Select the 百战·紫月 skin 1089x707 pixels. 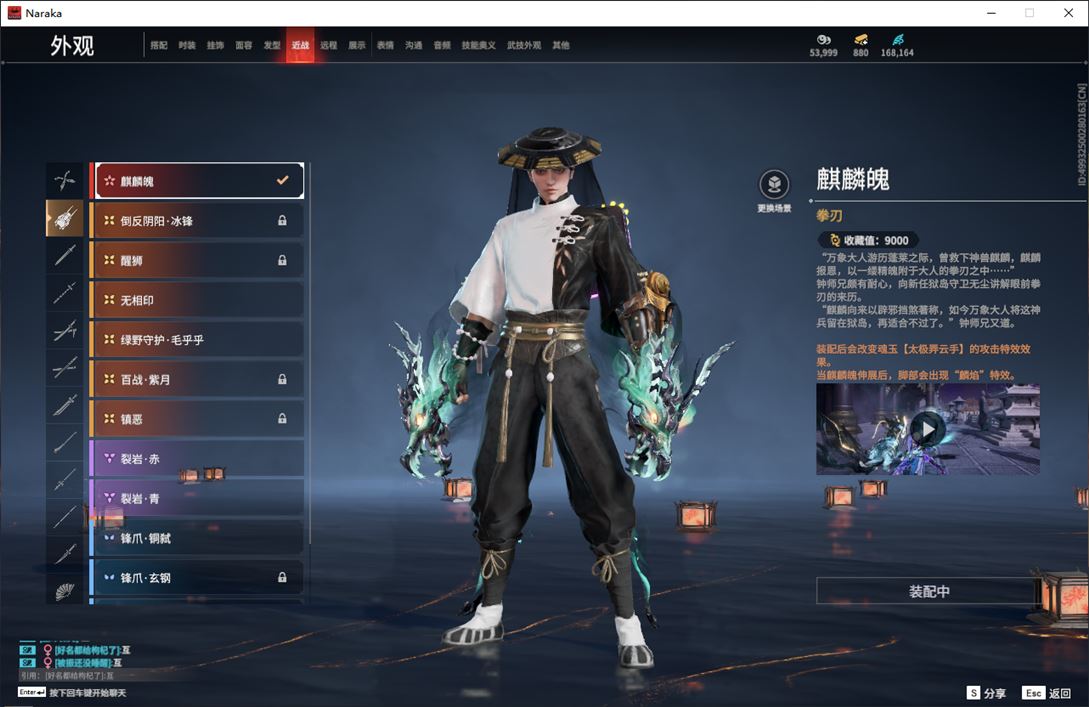[x=198, y=379]
